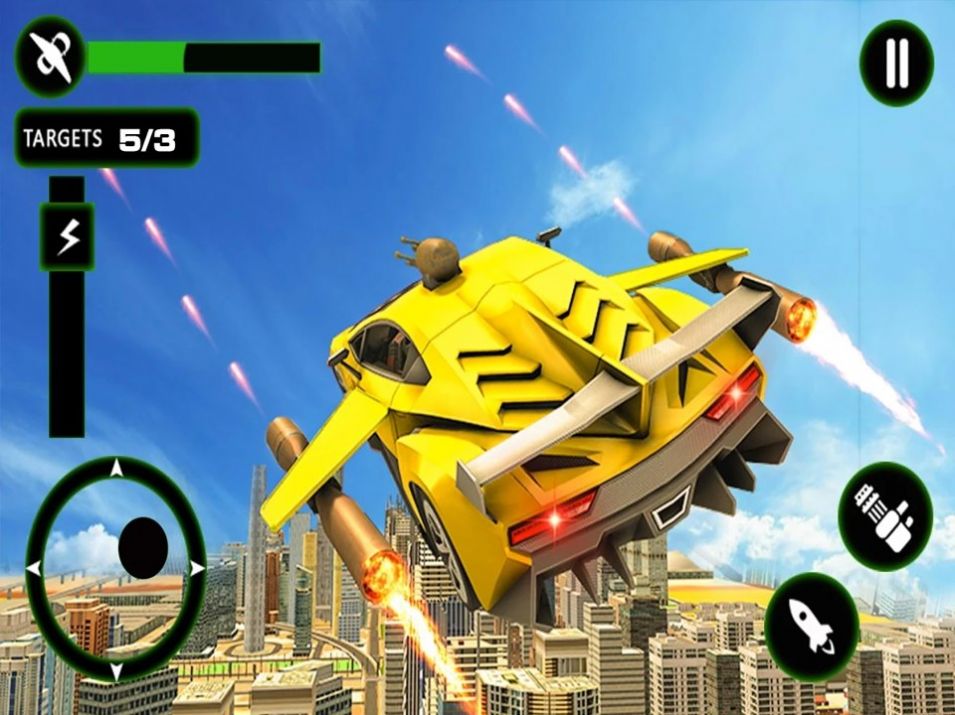Pause the game with the pause button

[896, 63]
